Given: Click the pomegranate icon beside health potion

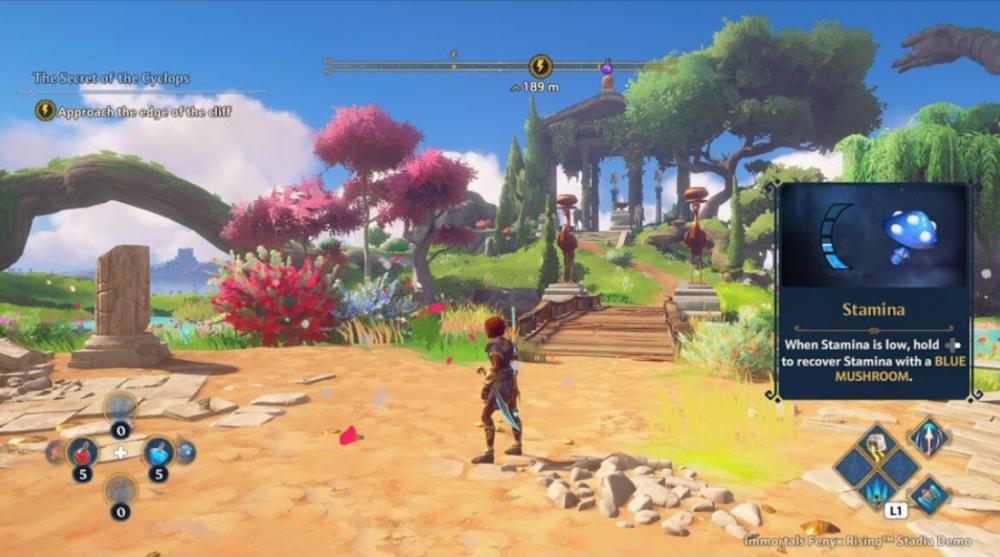Looking at the screenshot, I should [x=54, y=452].
